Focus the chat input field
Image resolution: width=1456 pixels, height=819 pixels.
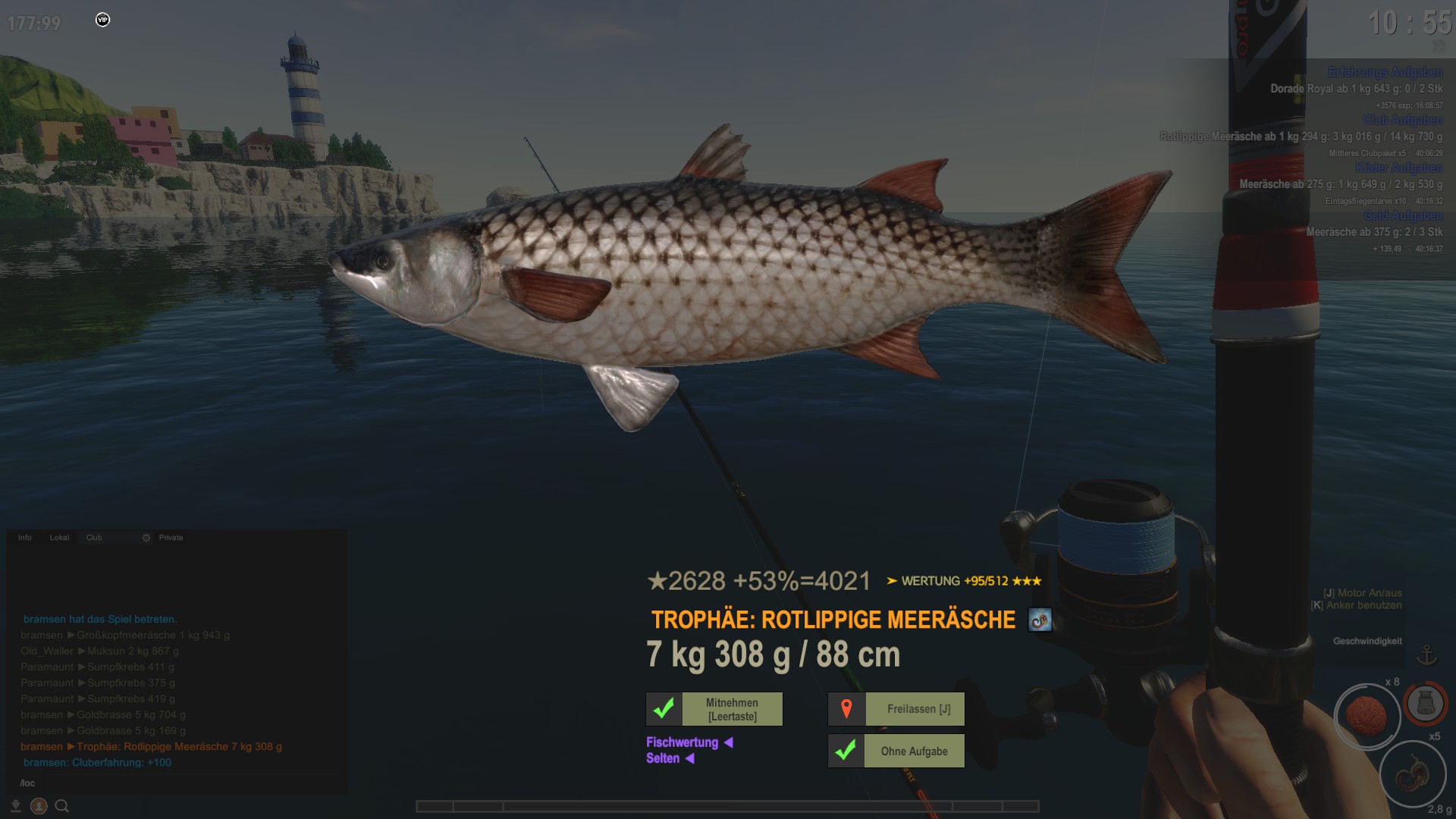(174, 783)
